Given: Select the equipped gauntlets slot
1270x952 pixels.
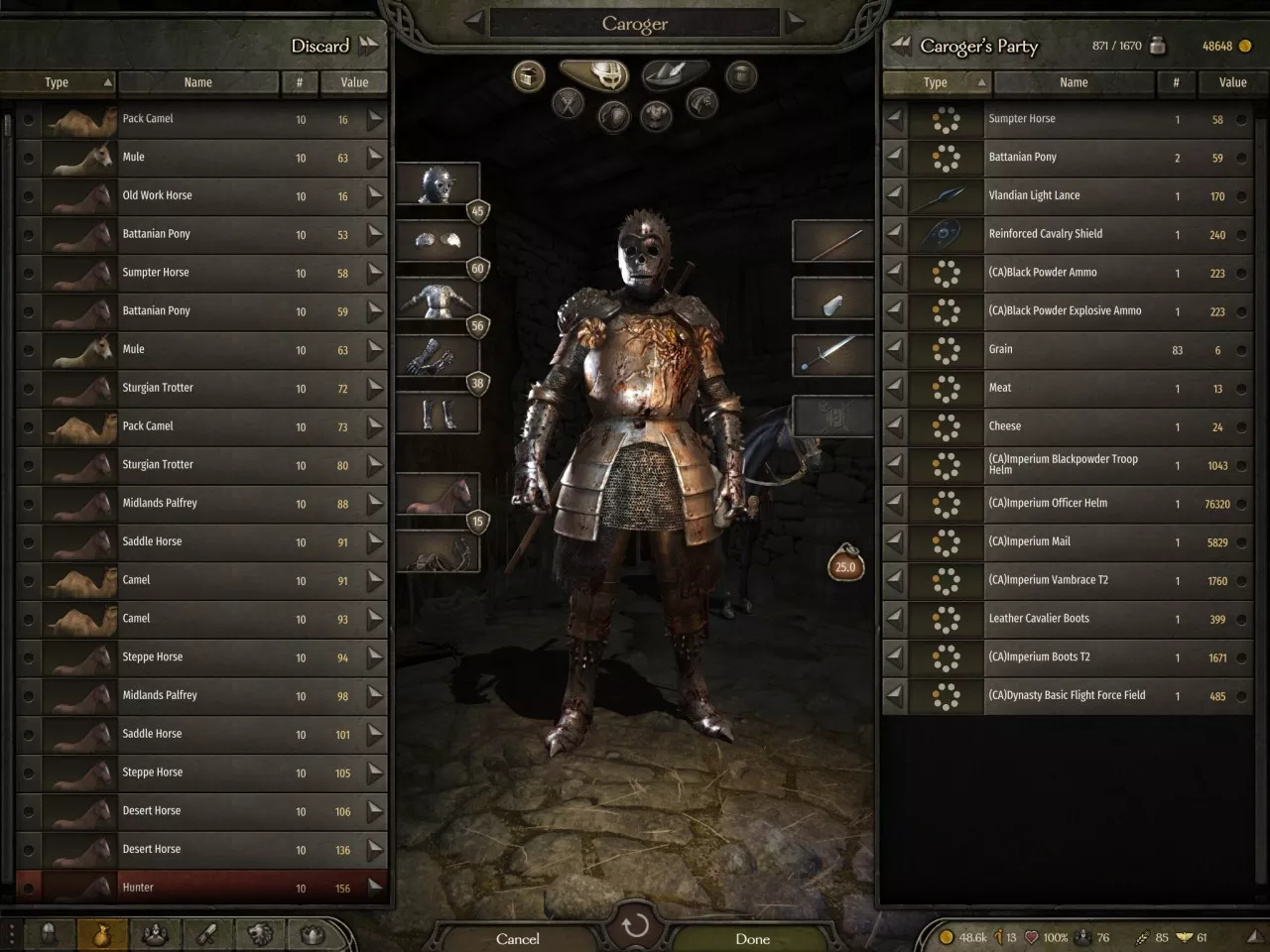Looking at the screenshot, I should [x=438, y=357].
